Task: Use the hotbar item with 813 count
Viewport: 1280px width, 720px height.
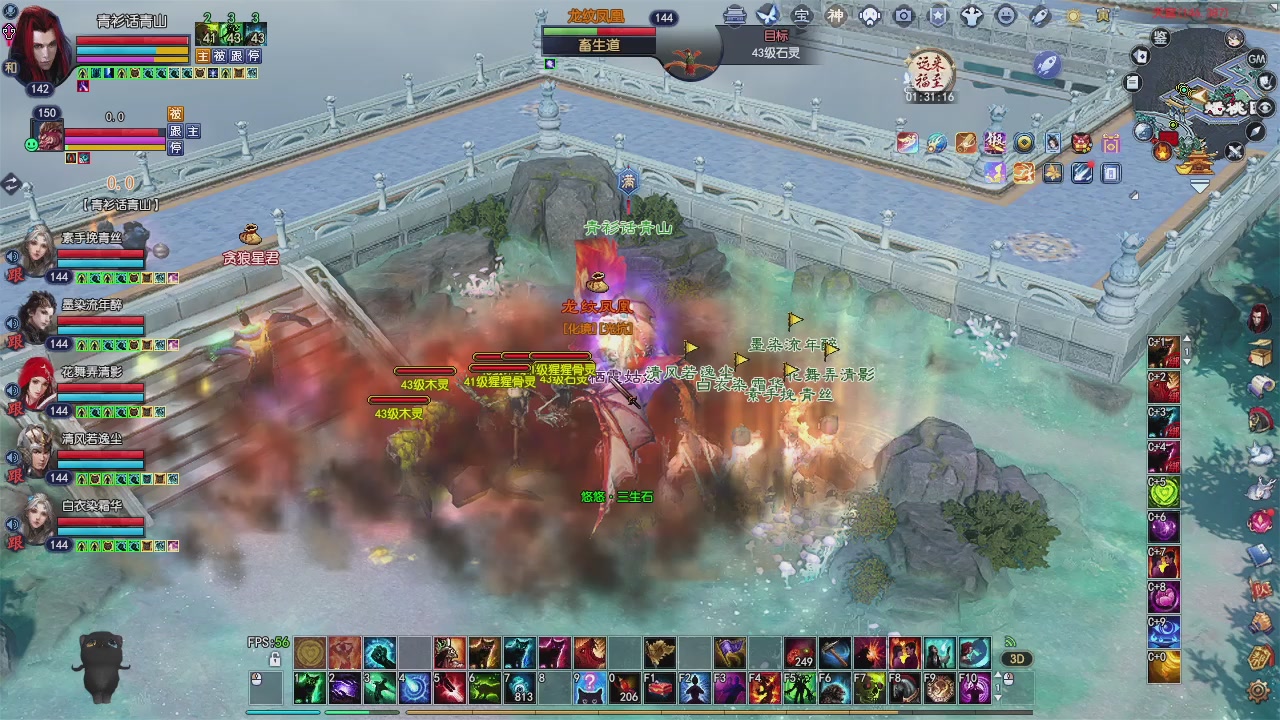Action: click(519, 688)
